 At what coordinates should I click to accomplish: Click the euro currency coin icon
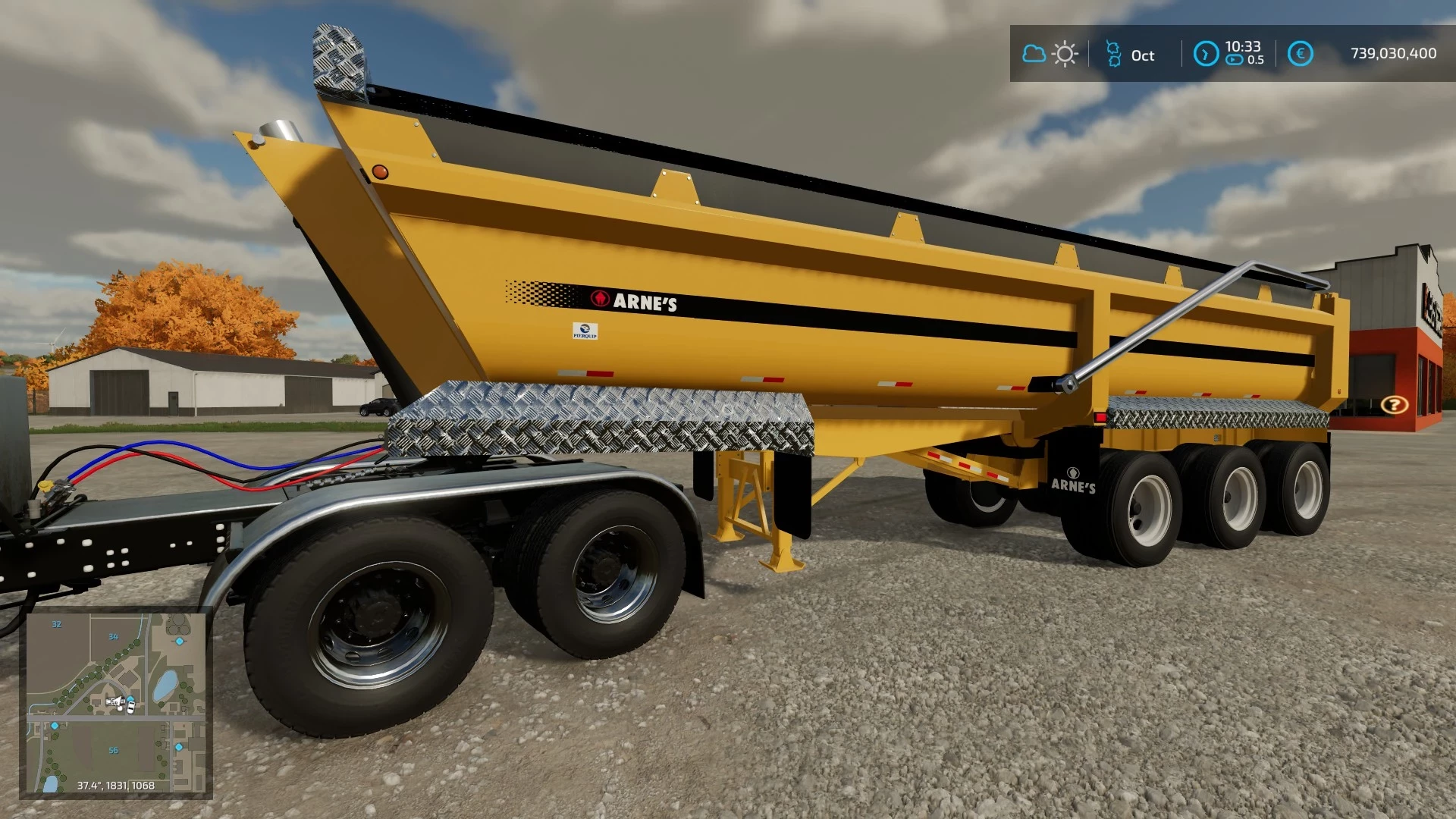1301,53
